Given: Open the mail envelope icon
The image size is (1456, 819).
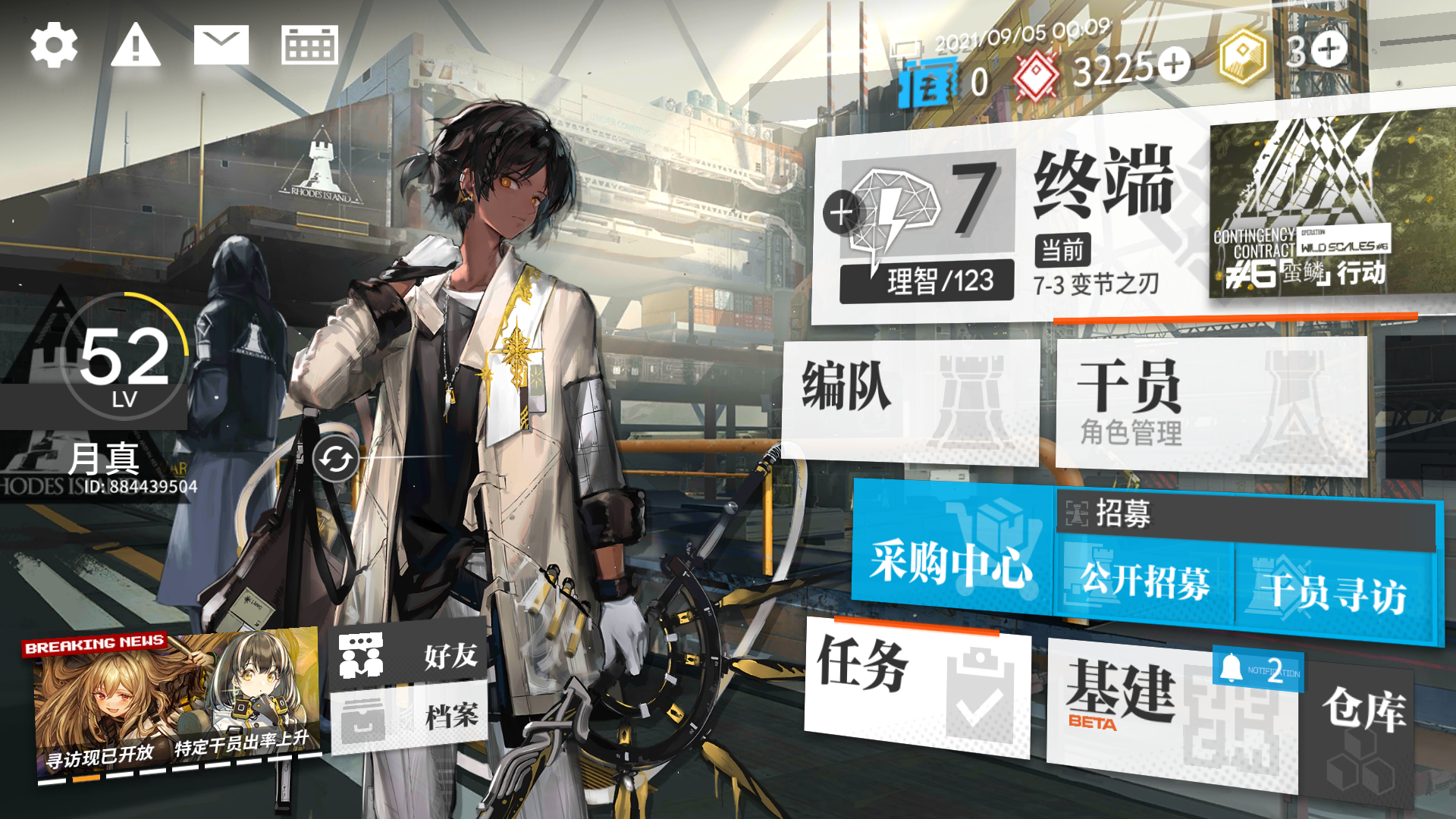Looking at the screenshot, I should [221, 45].
